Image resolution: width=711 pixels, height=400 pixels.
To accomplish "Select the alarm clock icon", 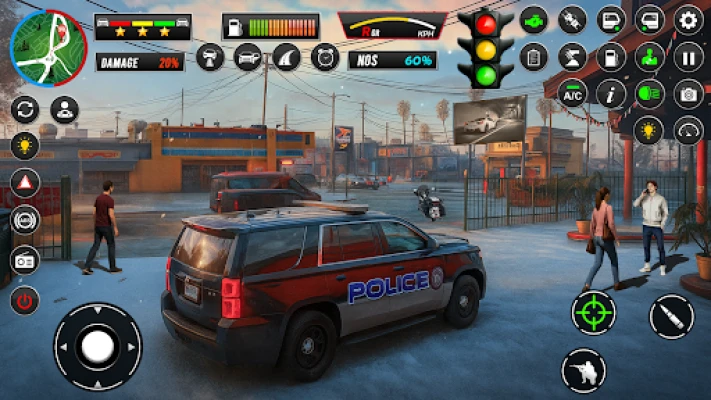I will [x=325, y=57].
